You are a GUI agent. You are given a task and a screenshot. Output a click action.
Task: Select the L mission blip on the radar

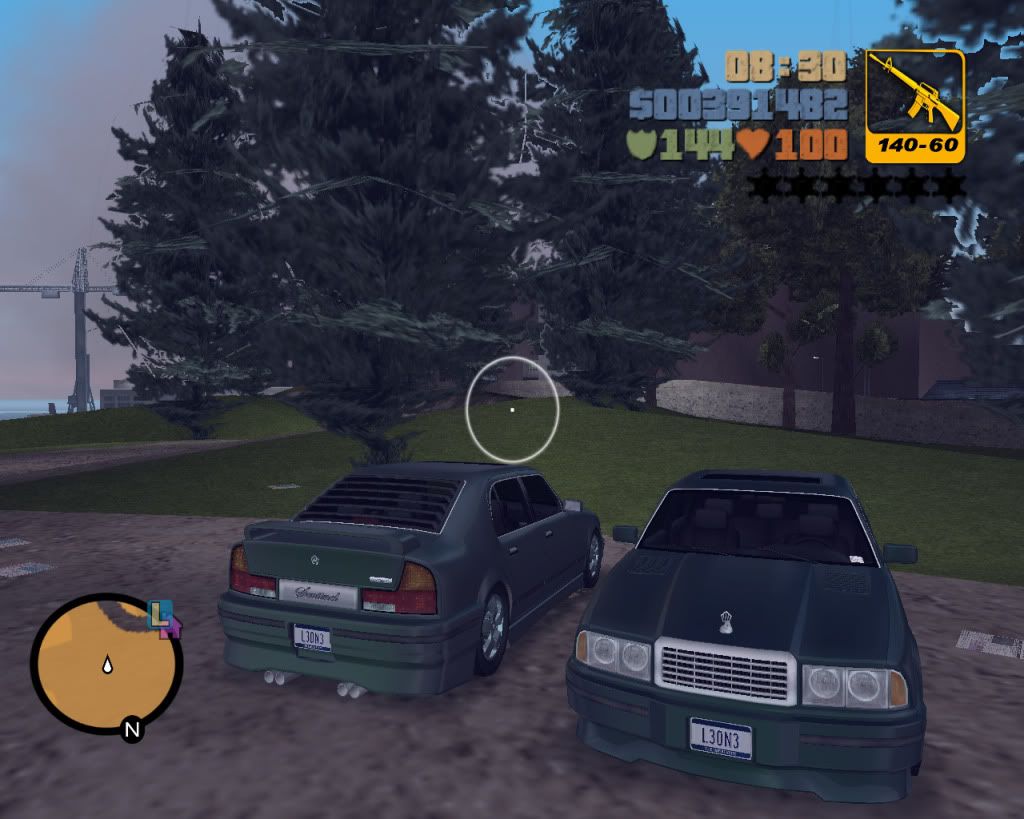coord(158,613)
